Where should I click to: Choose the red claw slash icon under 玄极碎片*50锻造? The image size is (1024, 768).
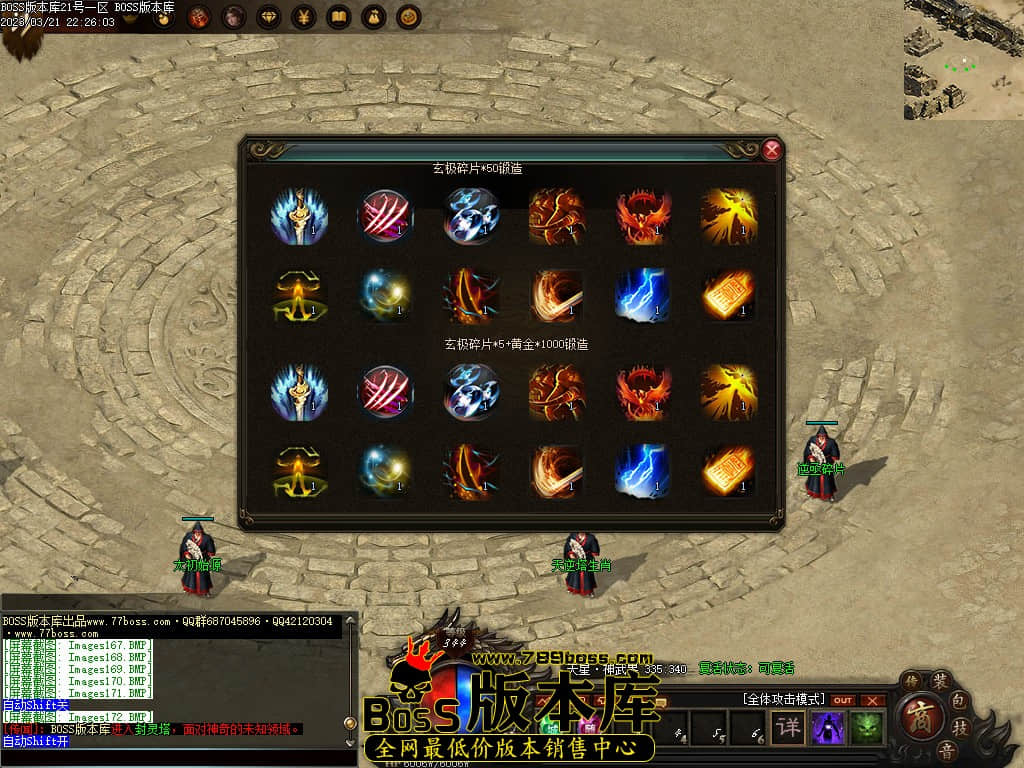coord(386,216)
